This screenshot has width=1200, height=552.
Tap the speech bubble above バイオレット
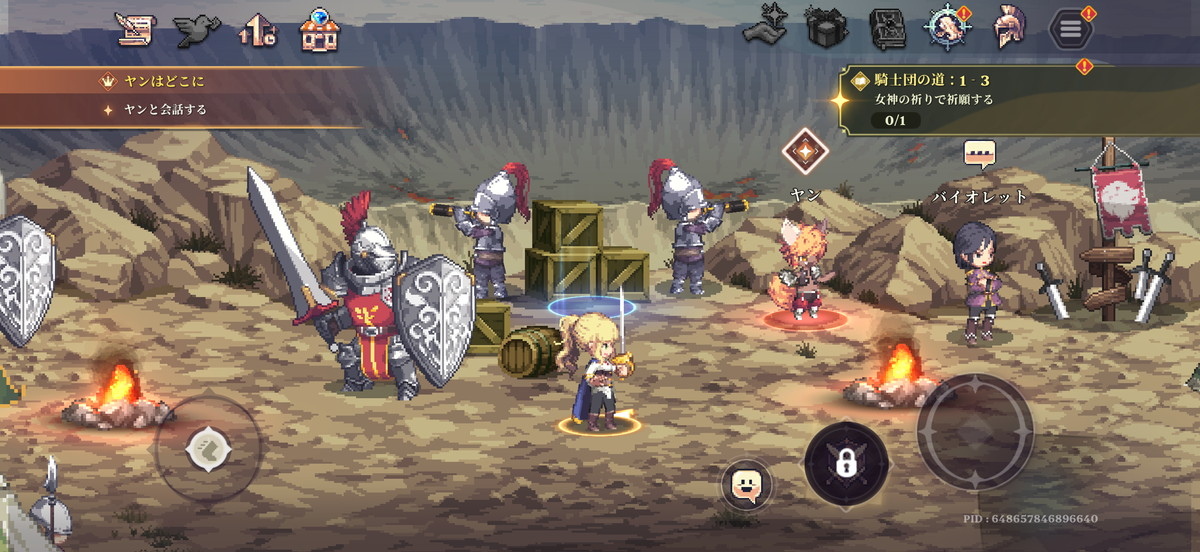point(980,155)
